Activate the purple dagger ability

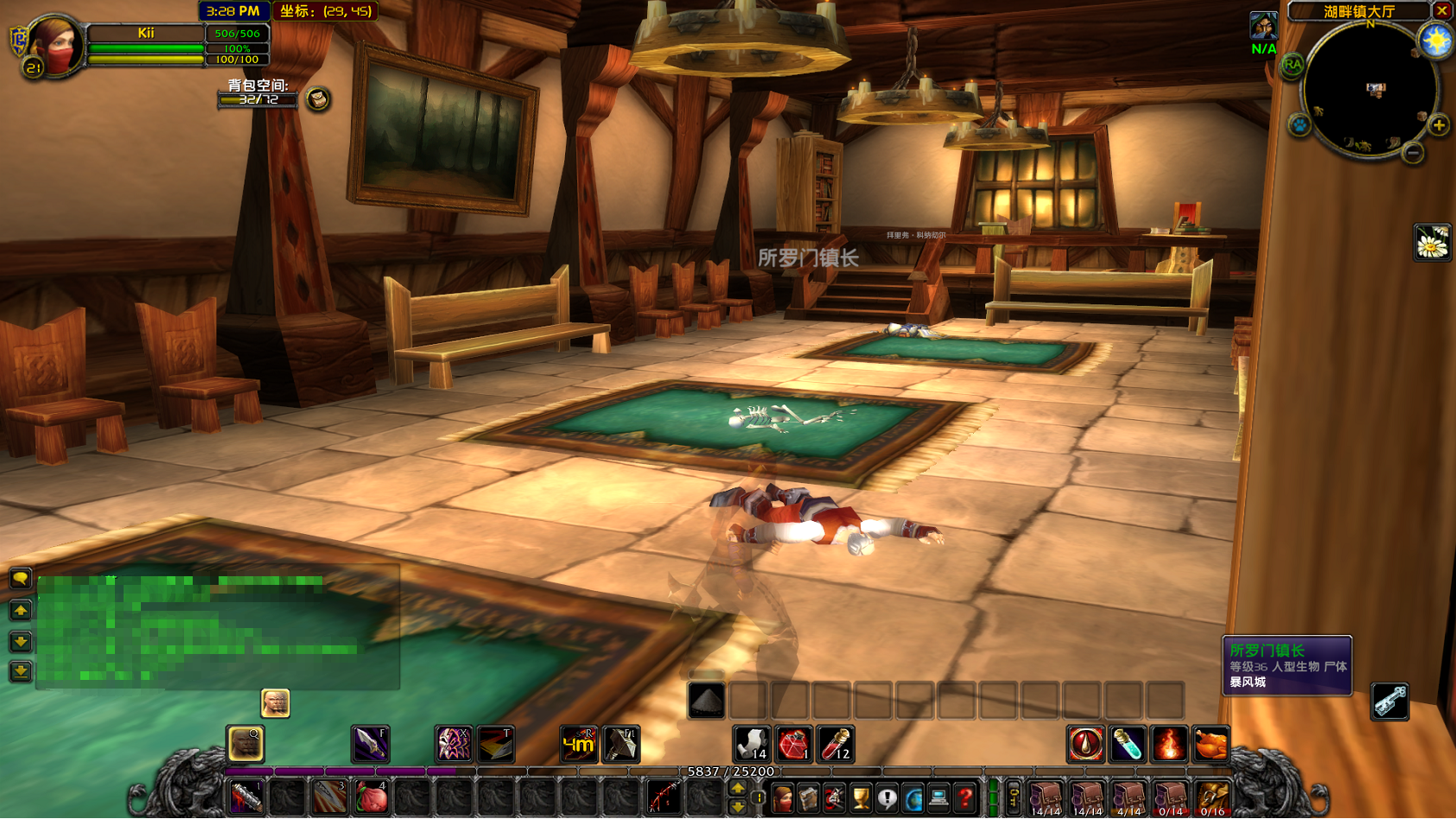point(370,744)
